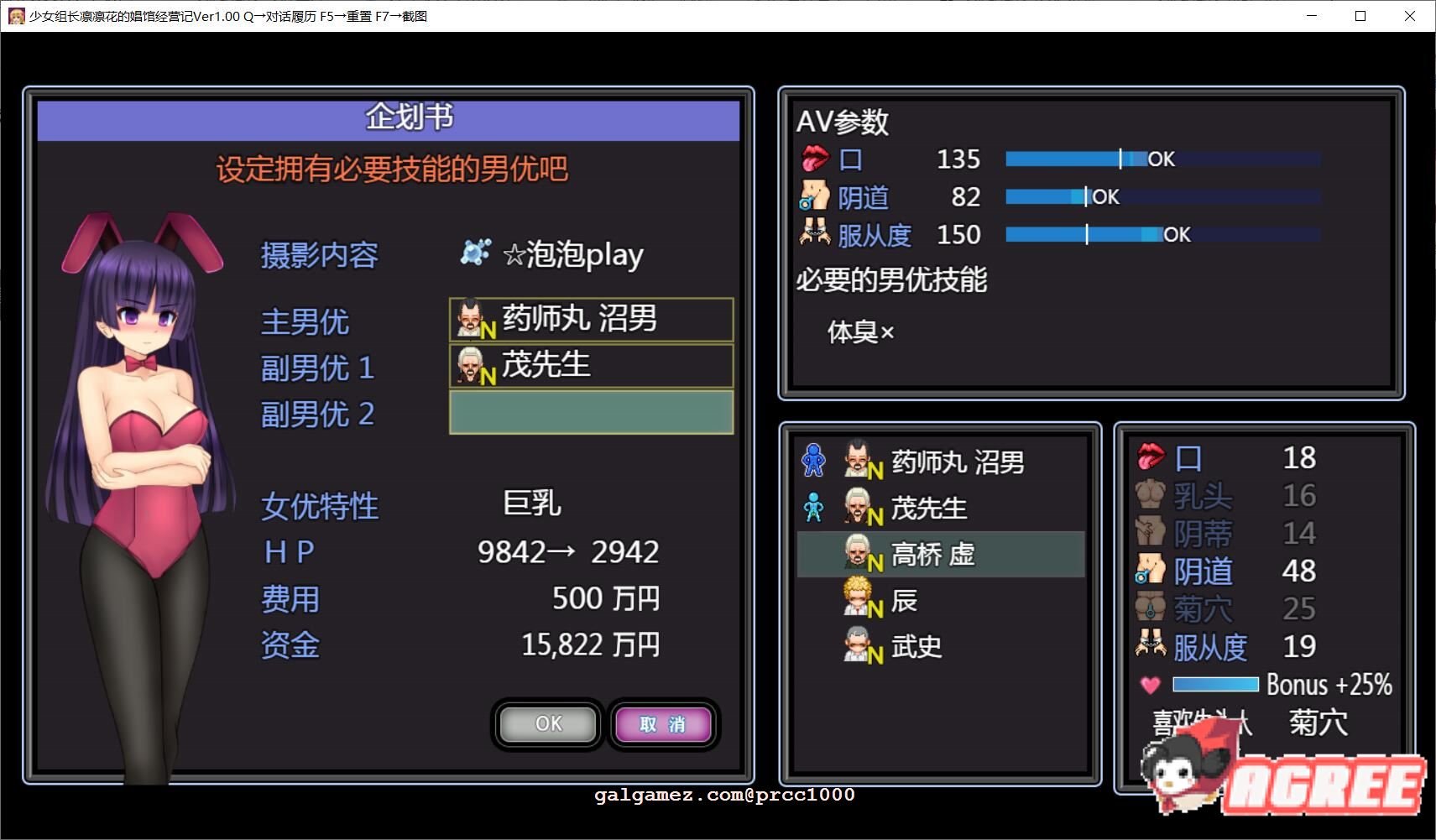Click the bubble icon beside ☆泡泡play

click(475, 251)
